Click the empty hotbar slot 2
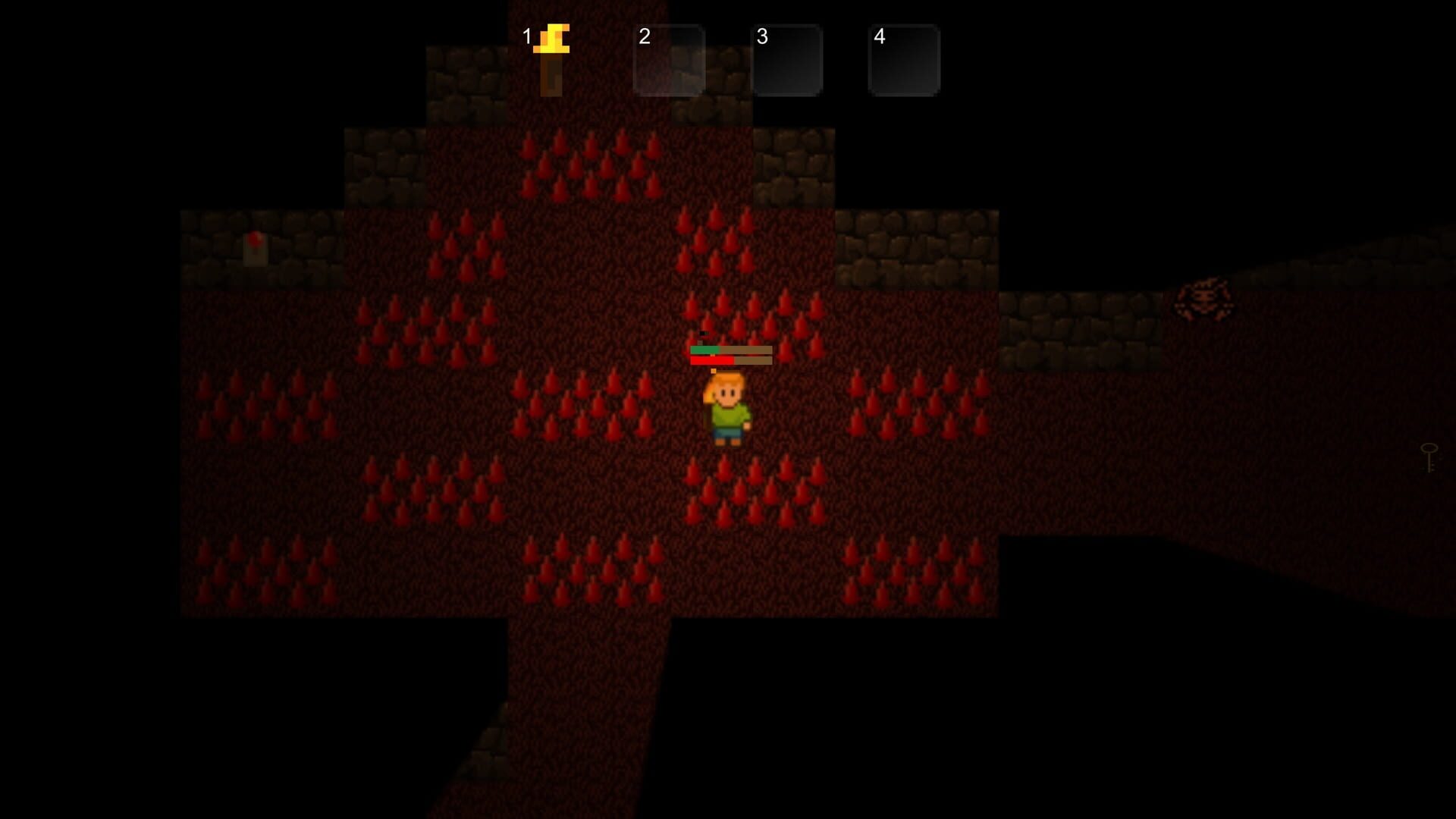The width and height of the screenshot is (1456, 819). click(669, 58)
